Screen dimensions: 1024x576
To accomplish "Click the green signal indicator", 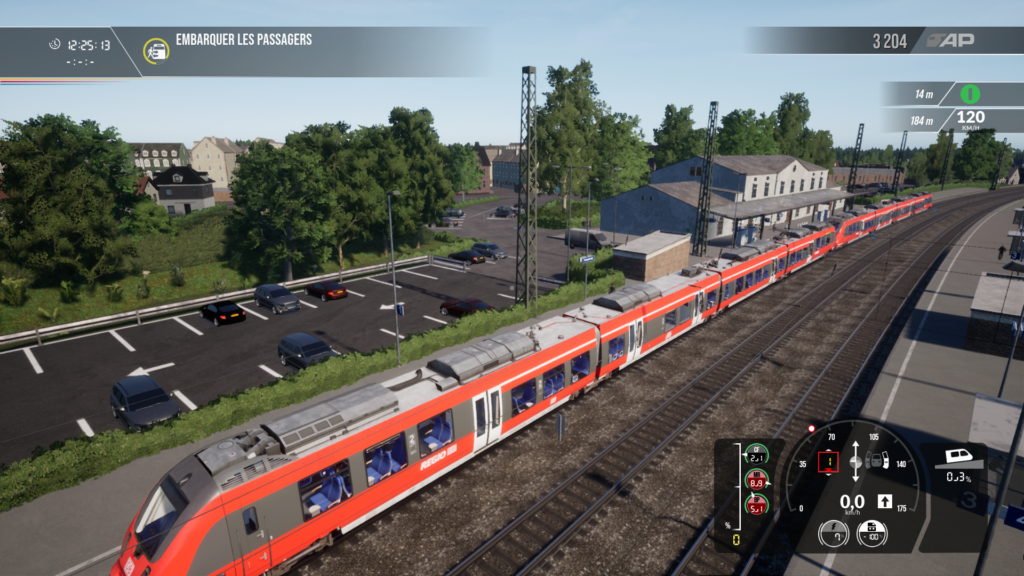I will click(970, 94).
